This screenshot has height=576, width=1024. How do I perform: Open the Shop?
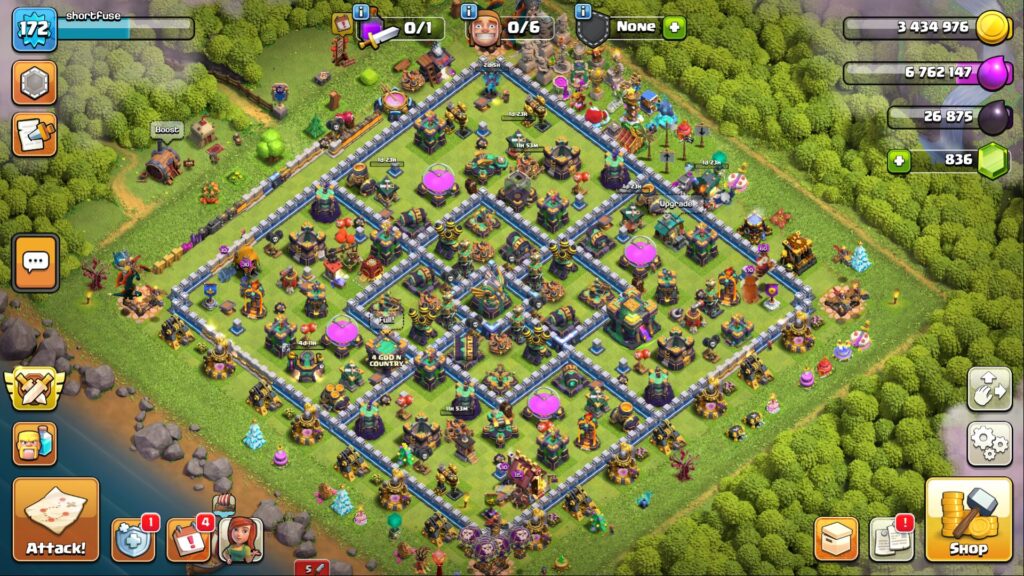click(967, 519)
